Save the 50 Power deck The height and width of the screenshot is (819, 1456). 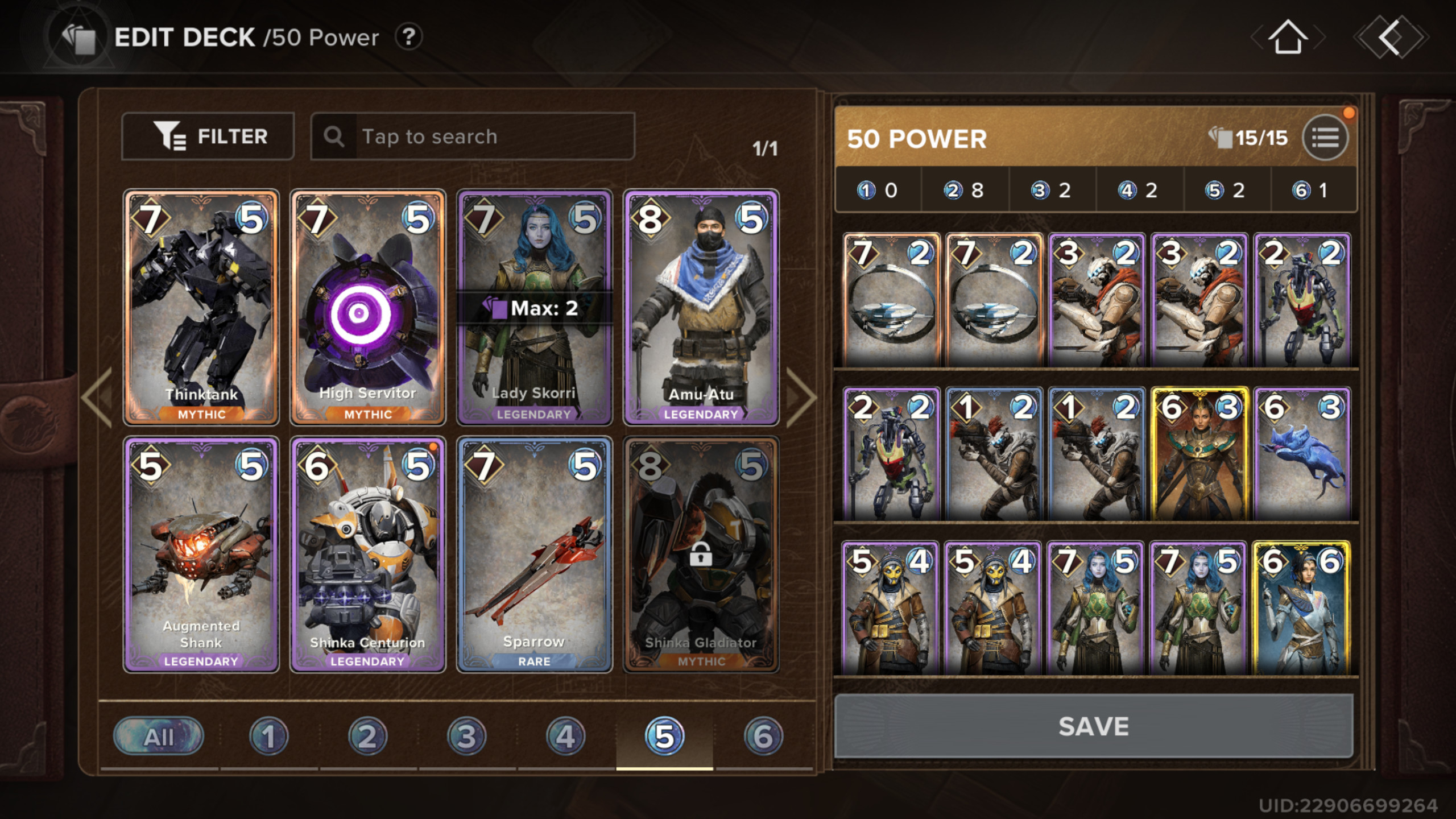pos(1093,726)
